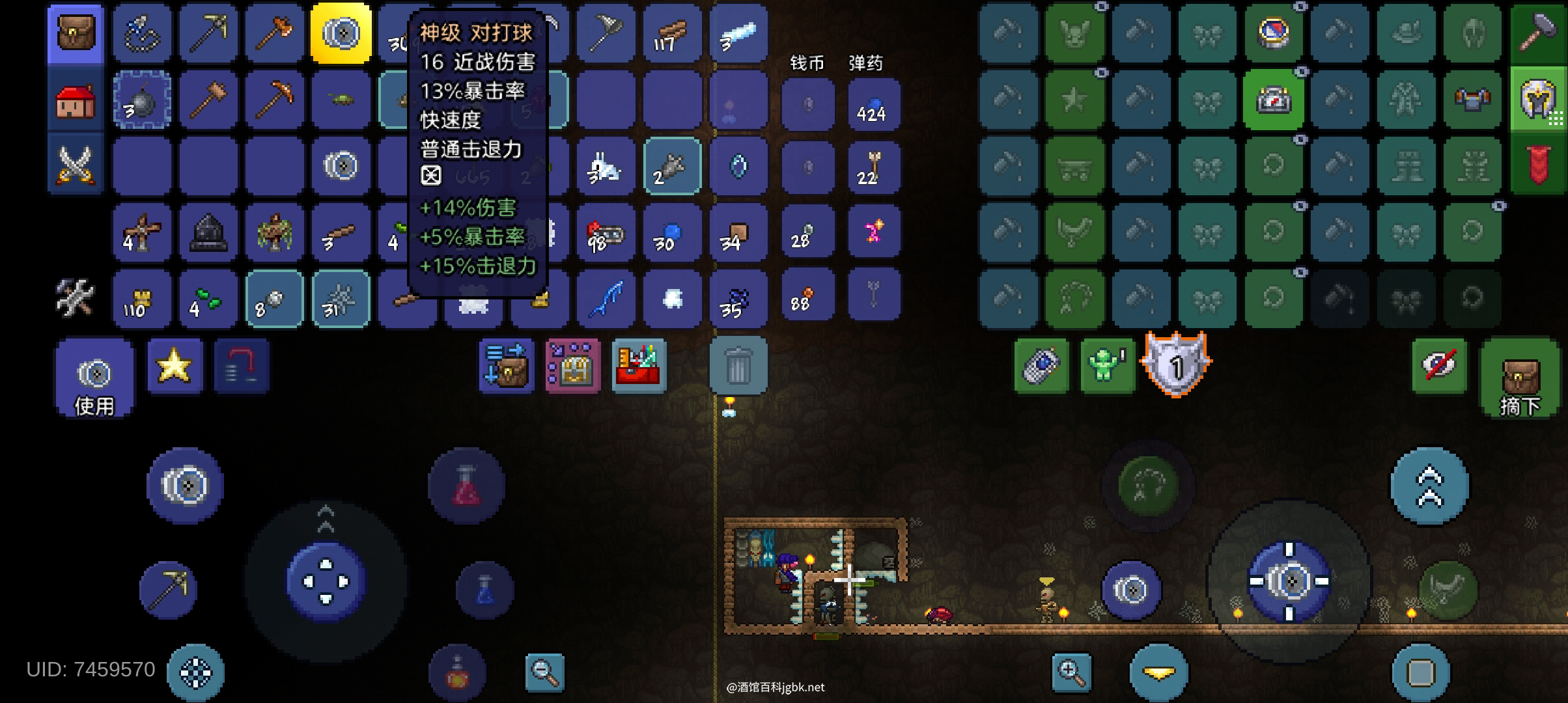
Task: Click the defense shield showing 1
Action: pyautogui.click(x=1175, y=365)
